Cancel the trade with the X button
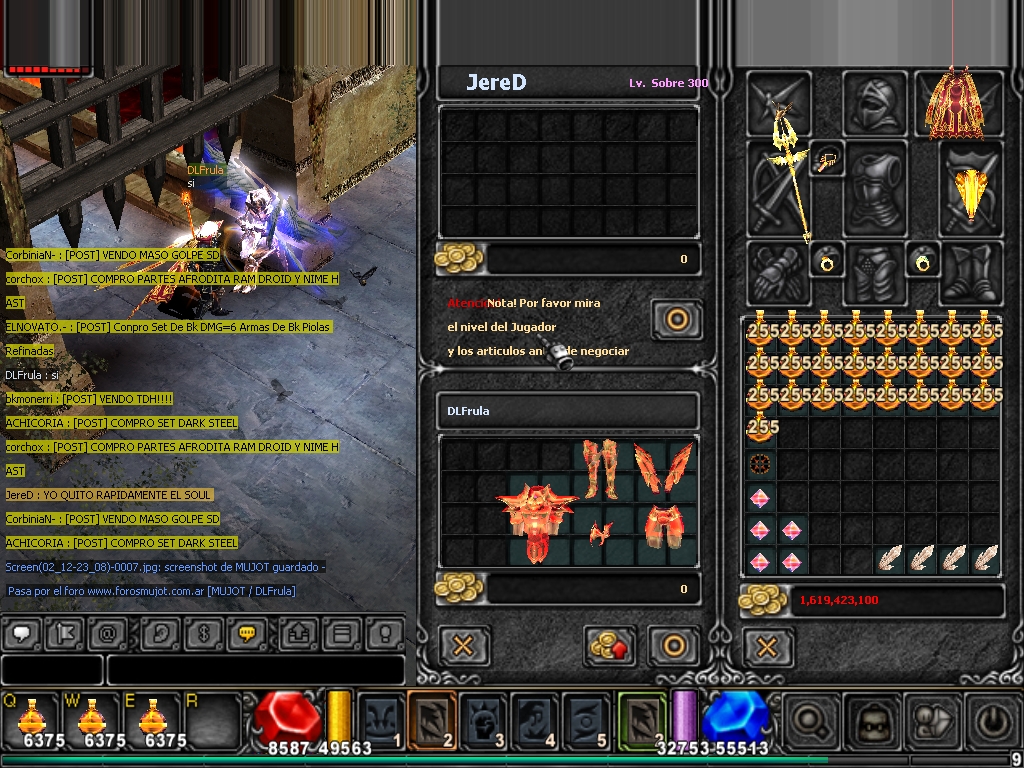Screen dimensions: 1024x768 click(x=463, y=646)
